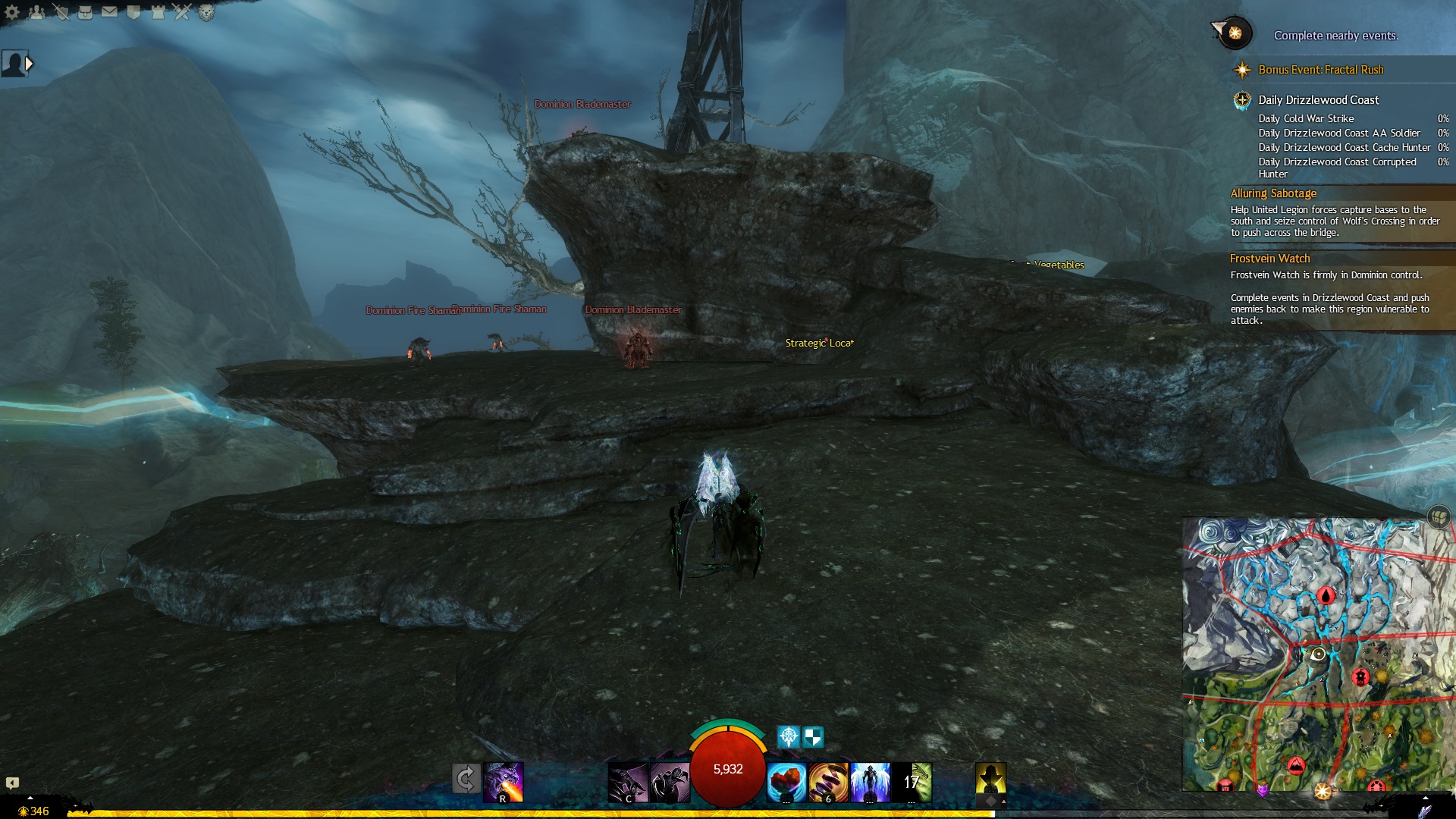Use the winged figure elite skill

pyautogui.click(x=870, y=783)
